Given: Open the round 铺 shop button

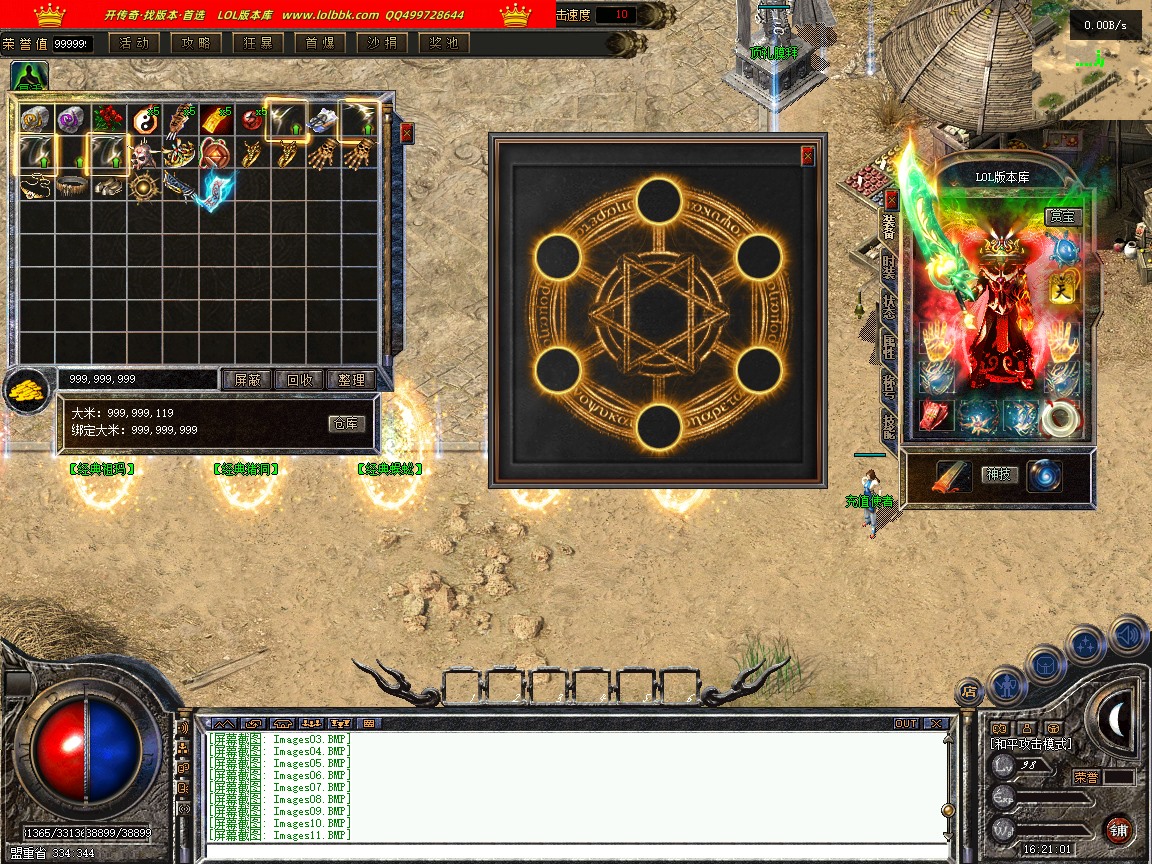Looking at the screenshot, I should click(1119, 830).
